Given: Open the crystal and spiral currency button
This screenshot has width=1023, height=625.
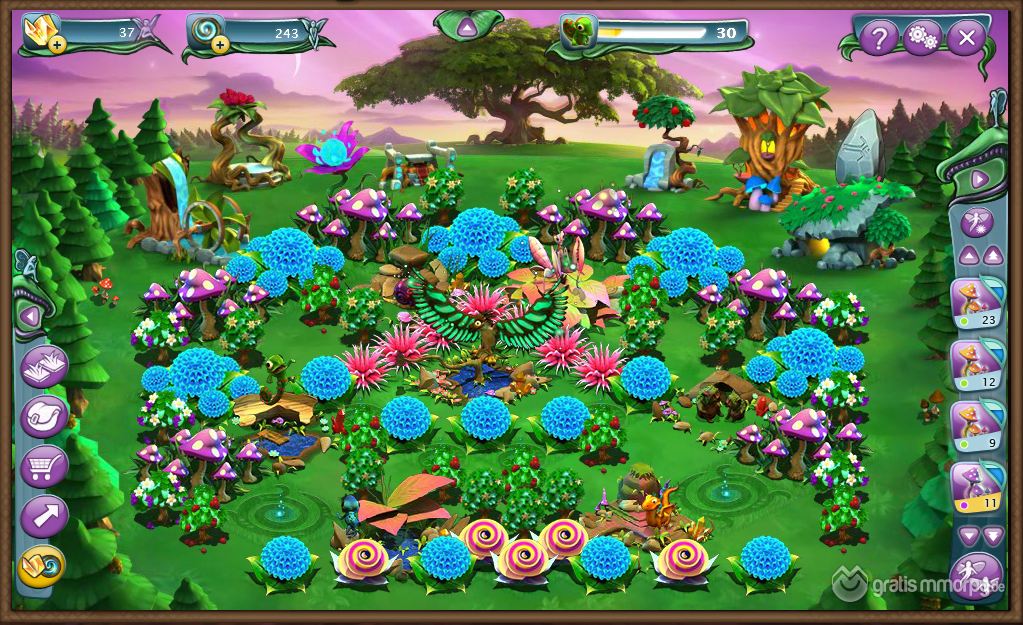Looking at the screenshot, I should [x=42, y=567].
